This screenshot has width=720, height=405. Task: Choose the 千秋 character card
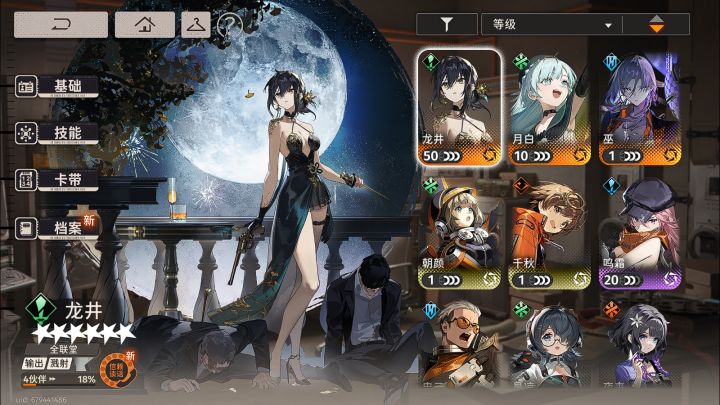point(549,233)
